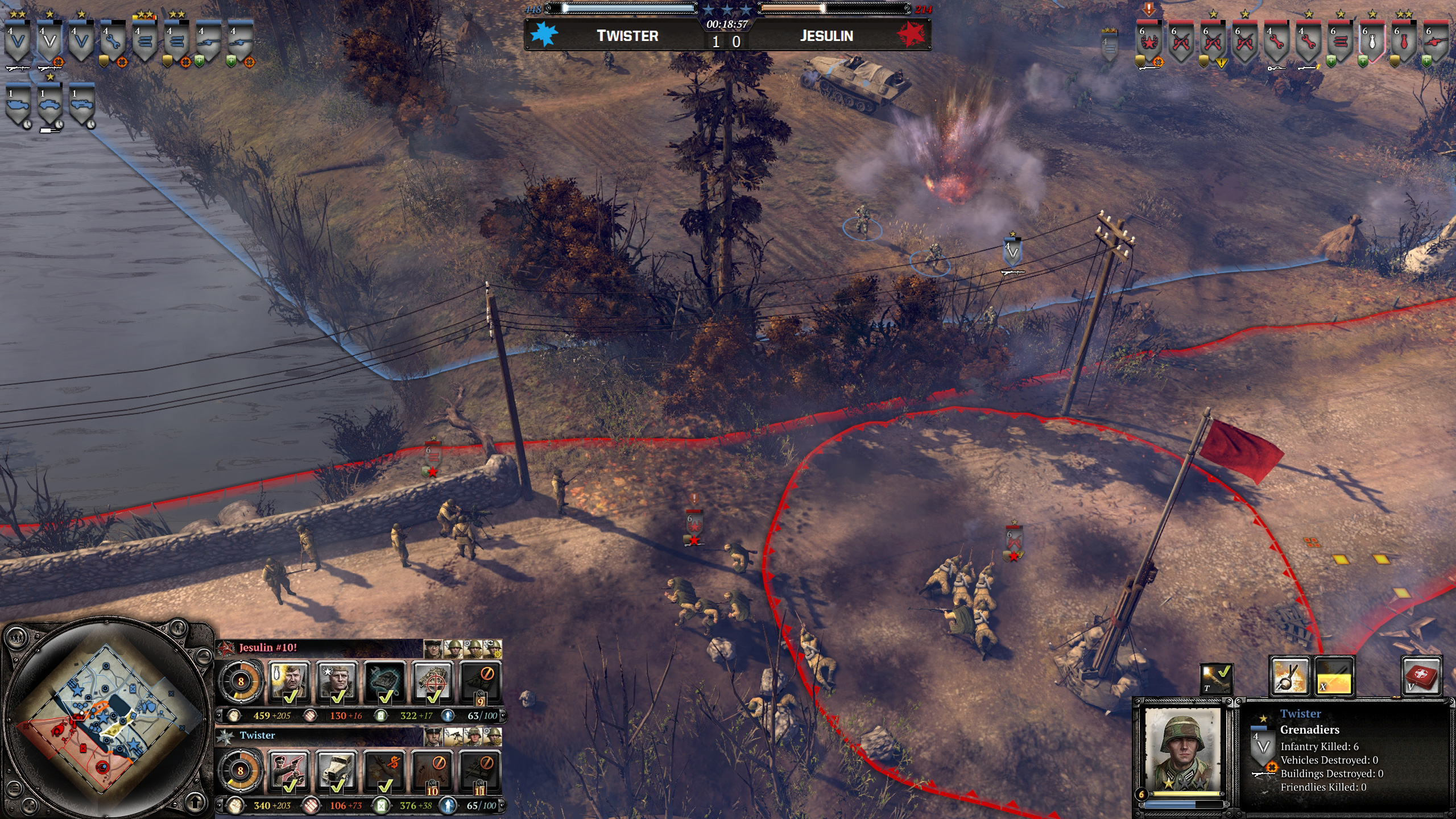Click Jesulin's locked tank ability slot
1456x819 pixels.
click(481, 681)
